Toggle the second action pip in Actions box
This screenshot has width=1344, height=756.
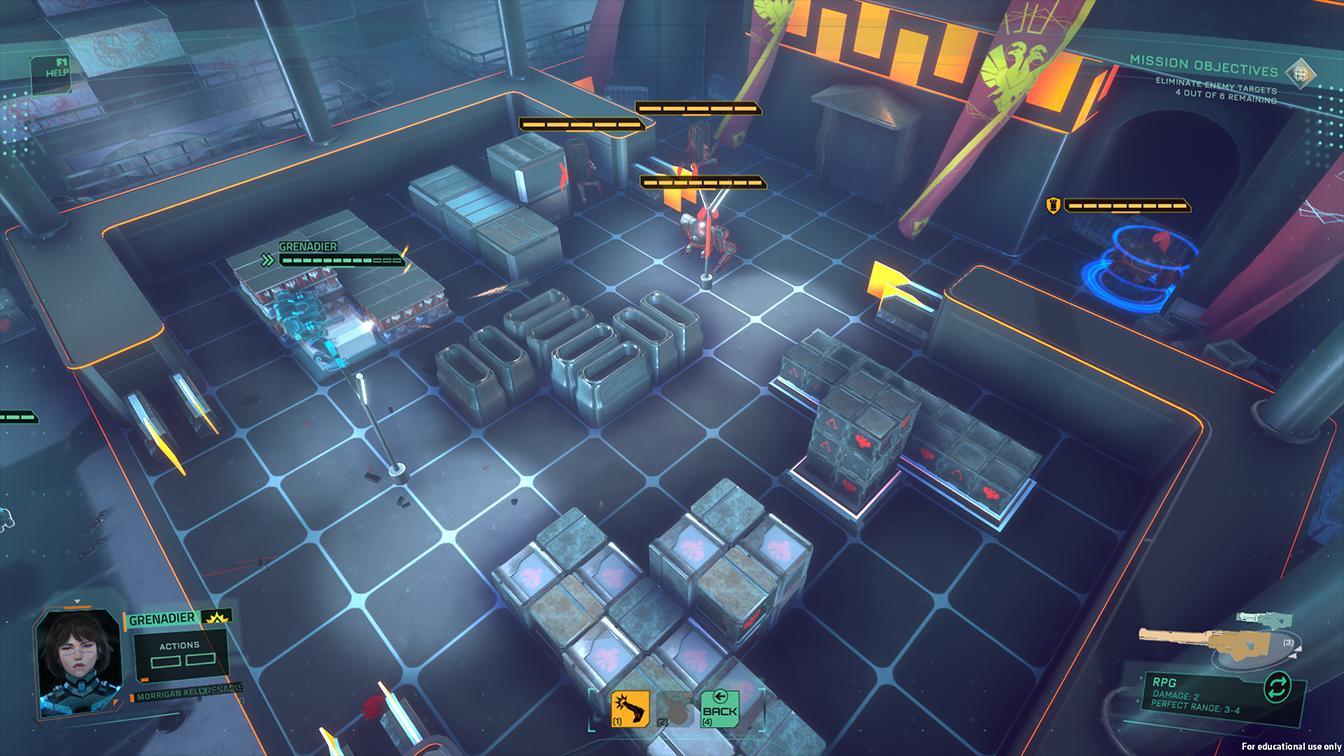(201, 660)
